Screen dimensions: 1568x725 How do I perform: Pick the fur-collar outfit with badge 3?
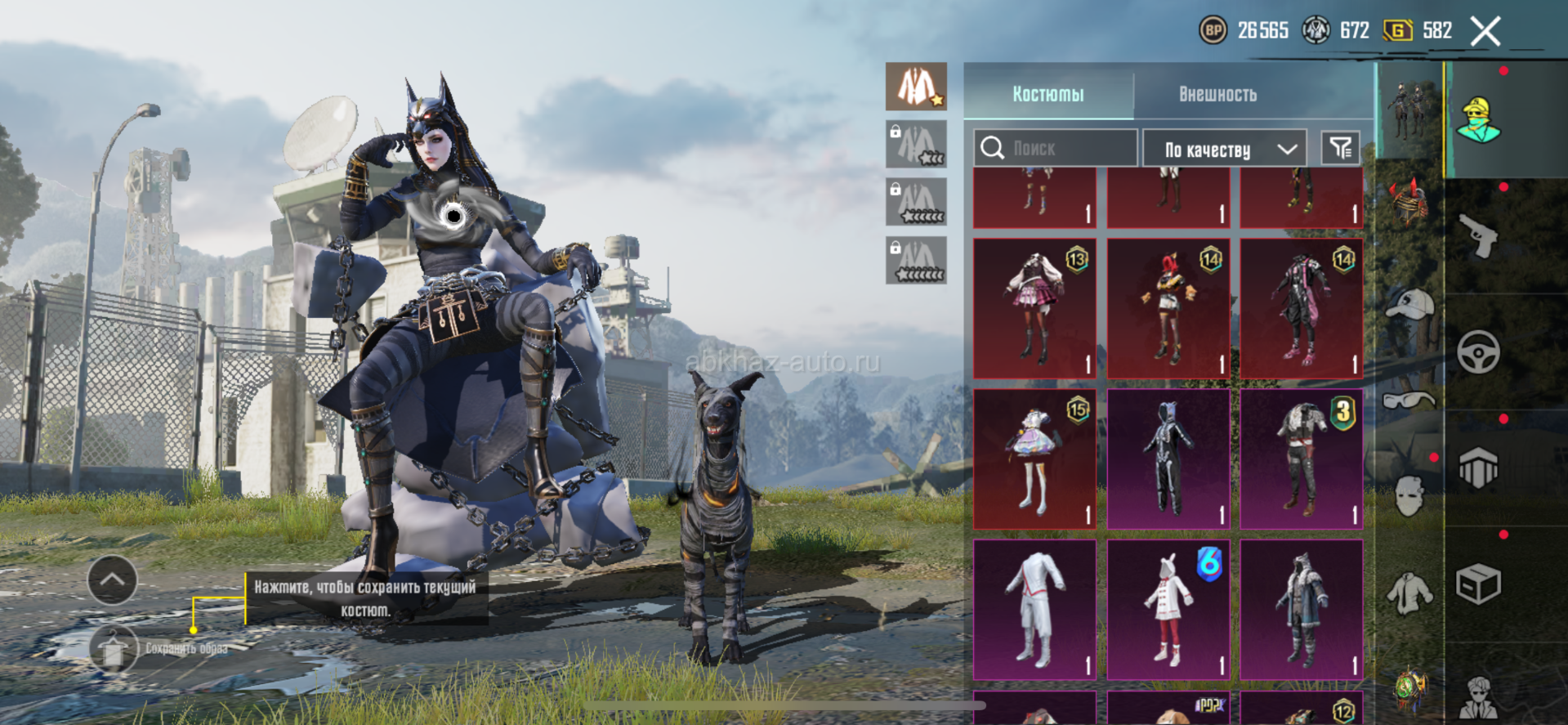coord(1302,459)
